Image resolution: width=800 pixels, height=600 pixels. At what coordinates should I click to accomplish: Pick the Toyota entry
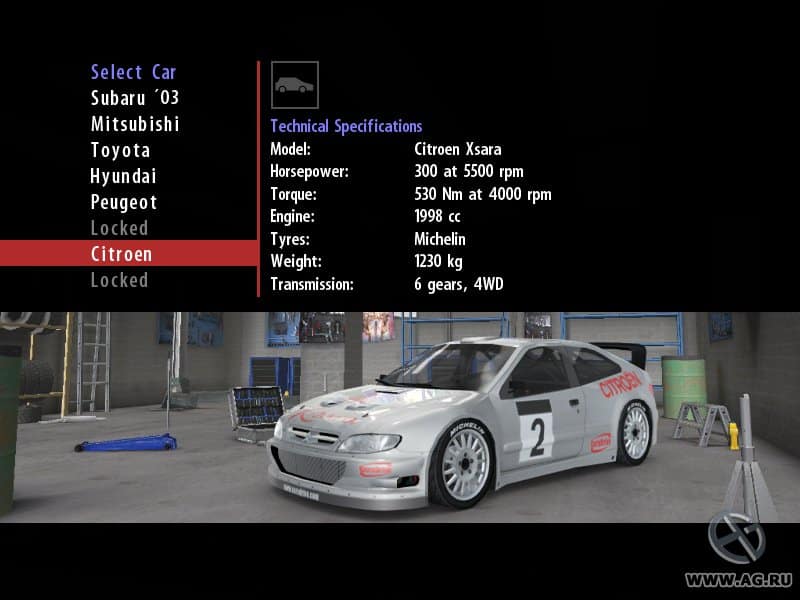click(x=120, y=150)
